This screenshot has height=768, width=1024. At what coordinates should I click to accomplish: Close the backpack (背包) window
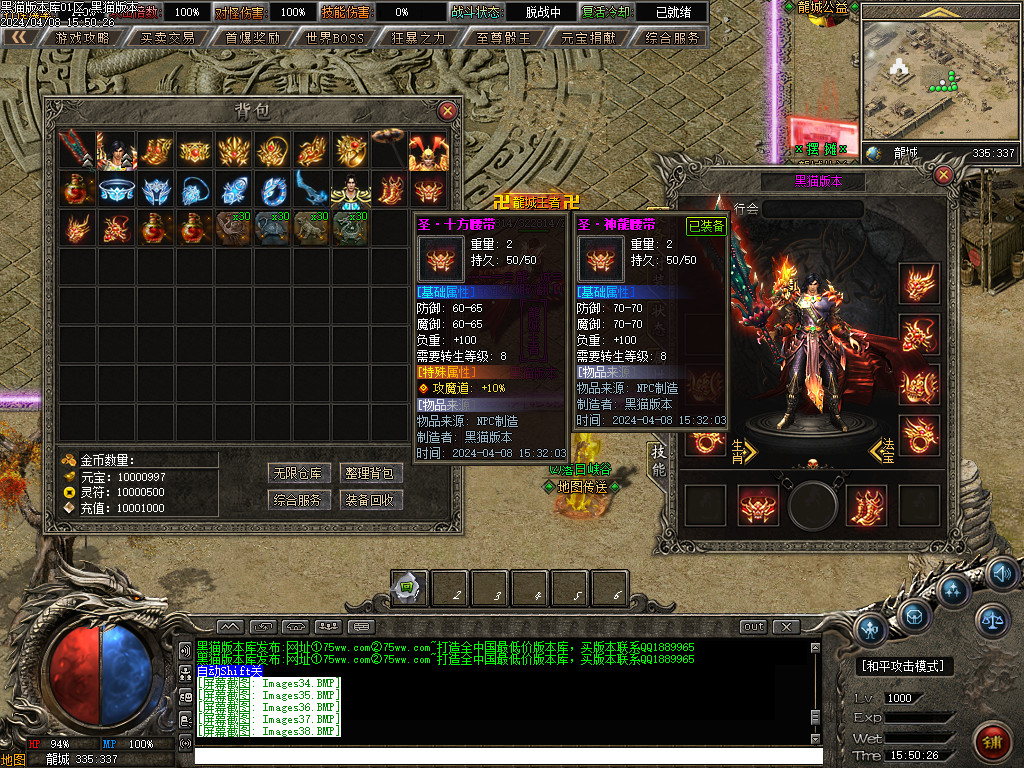(x=447, y=110)
